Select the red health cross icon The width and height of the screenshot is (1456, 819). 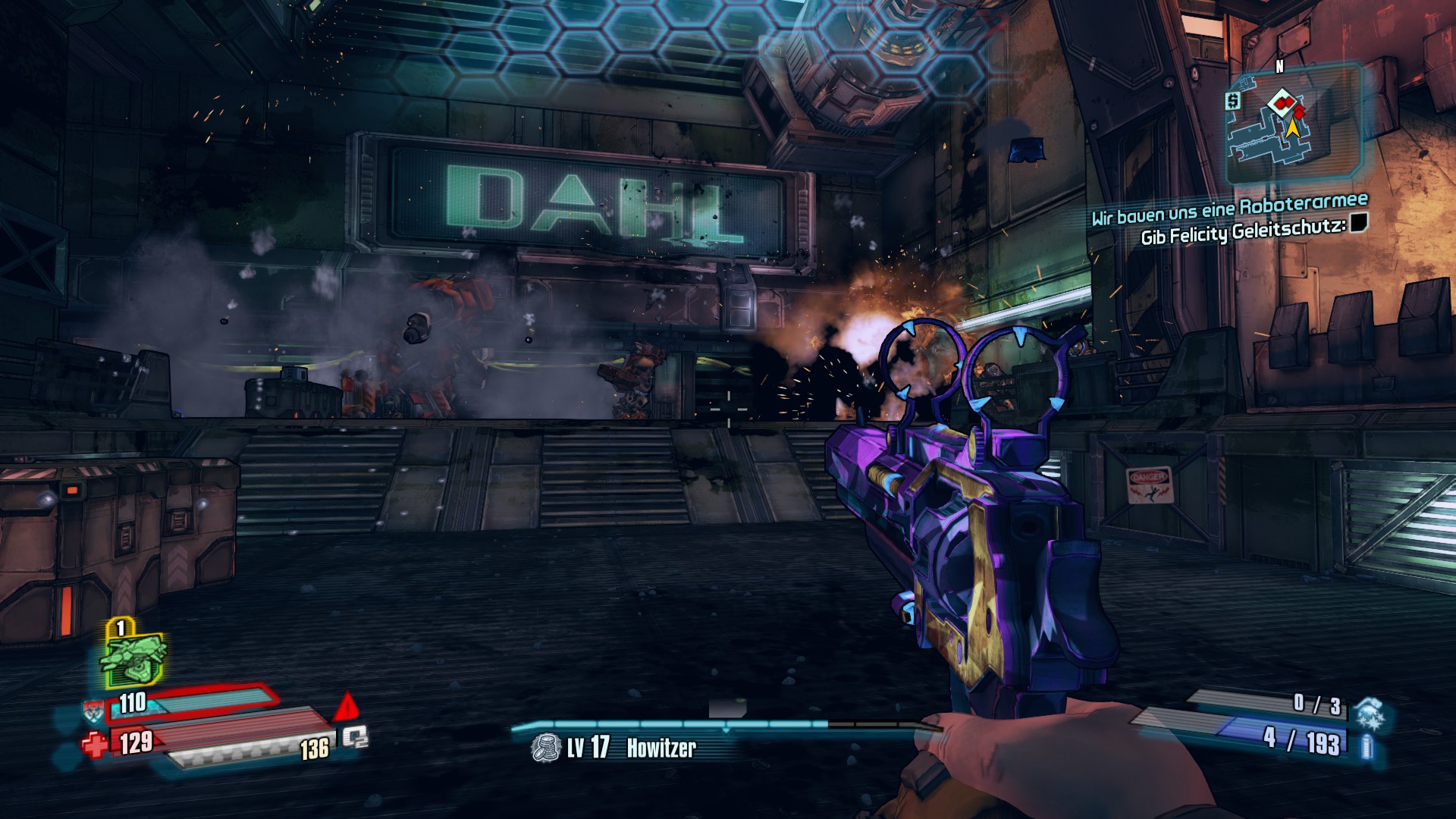pyautogui.click(x=95, y=744)
